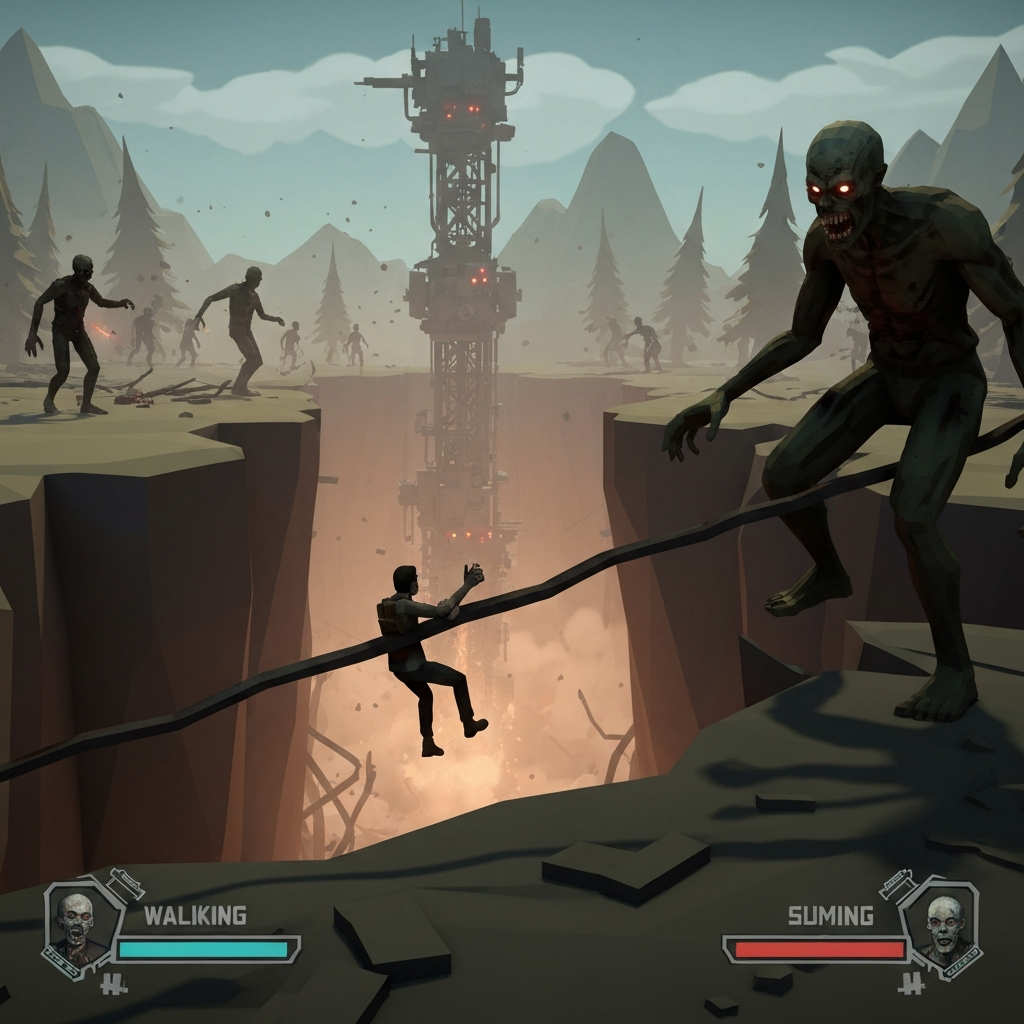Click the syringe icon above the SUMING portrait

click(895, 884)
